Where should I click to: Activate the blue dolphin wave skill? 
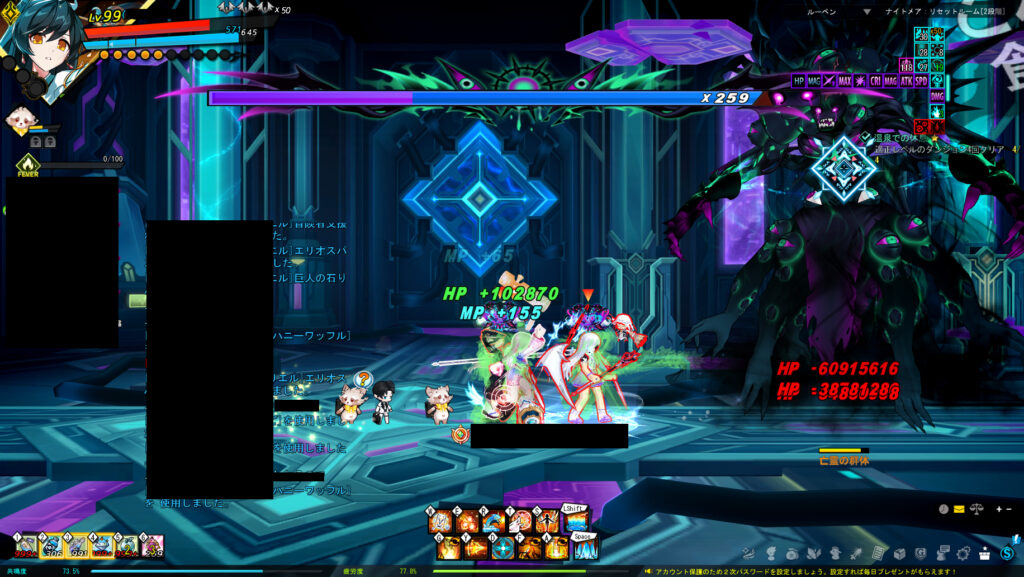pos(492,523)
